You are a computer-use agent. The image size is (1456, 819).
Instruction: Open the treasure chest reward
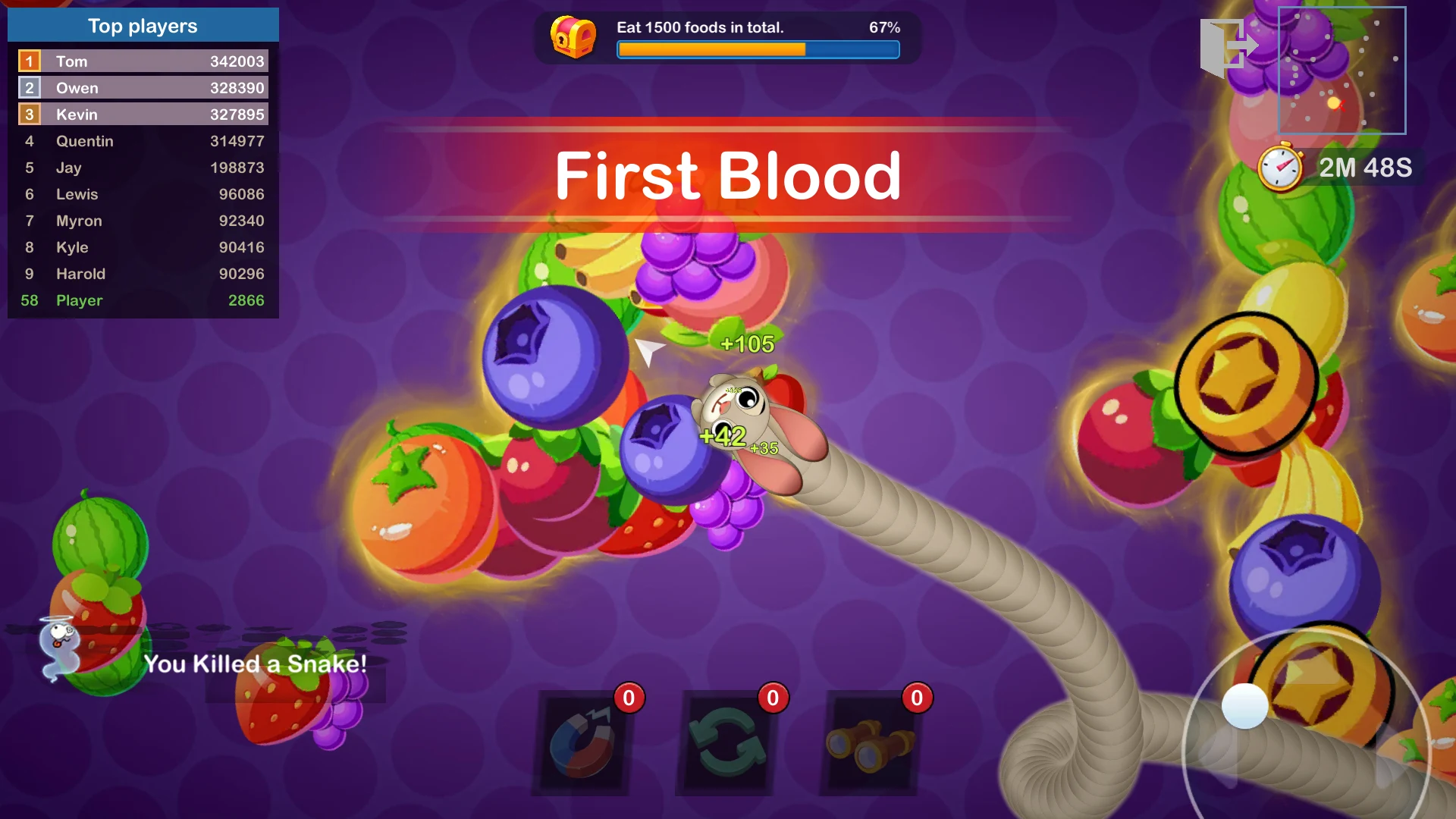pos(573,36)
